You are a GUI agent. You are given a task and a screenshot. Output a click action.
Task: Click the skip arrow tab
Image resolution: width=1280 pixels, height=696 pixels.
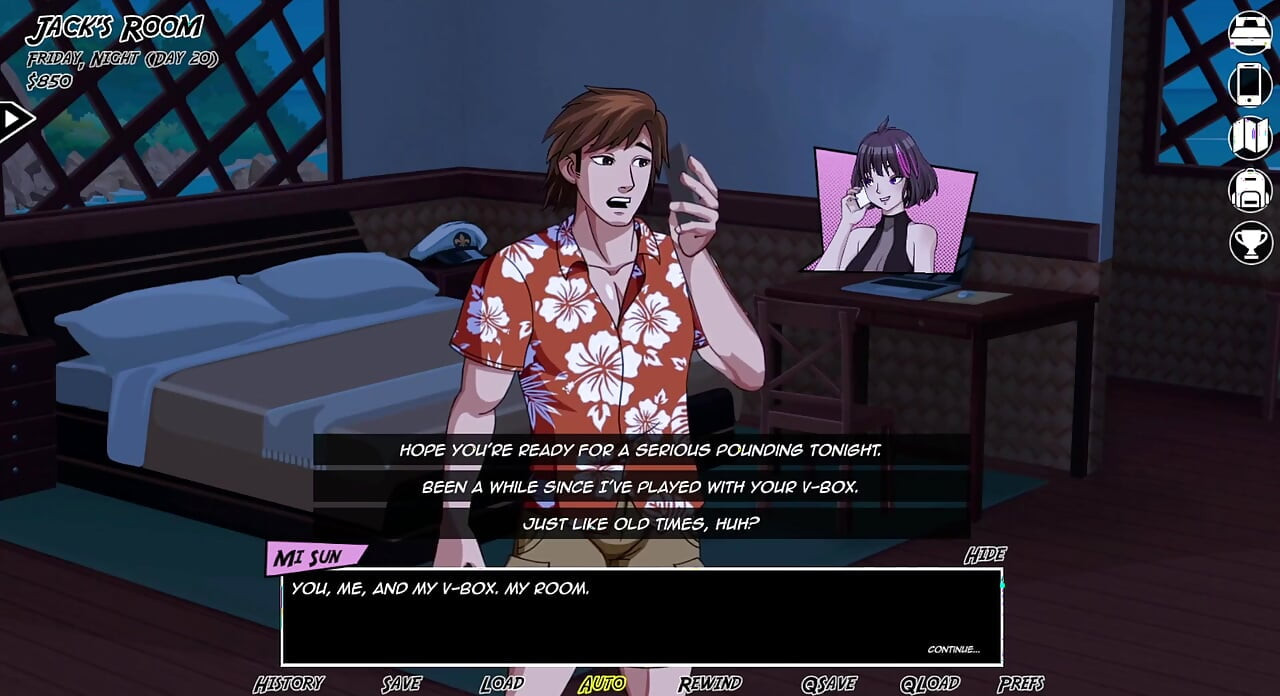[x=15, y=121]
